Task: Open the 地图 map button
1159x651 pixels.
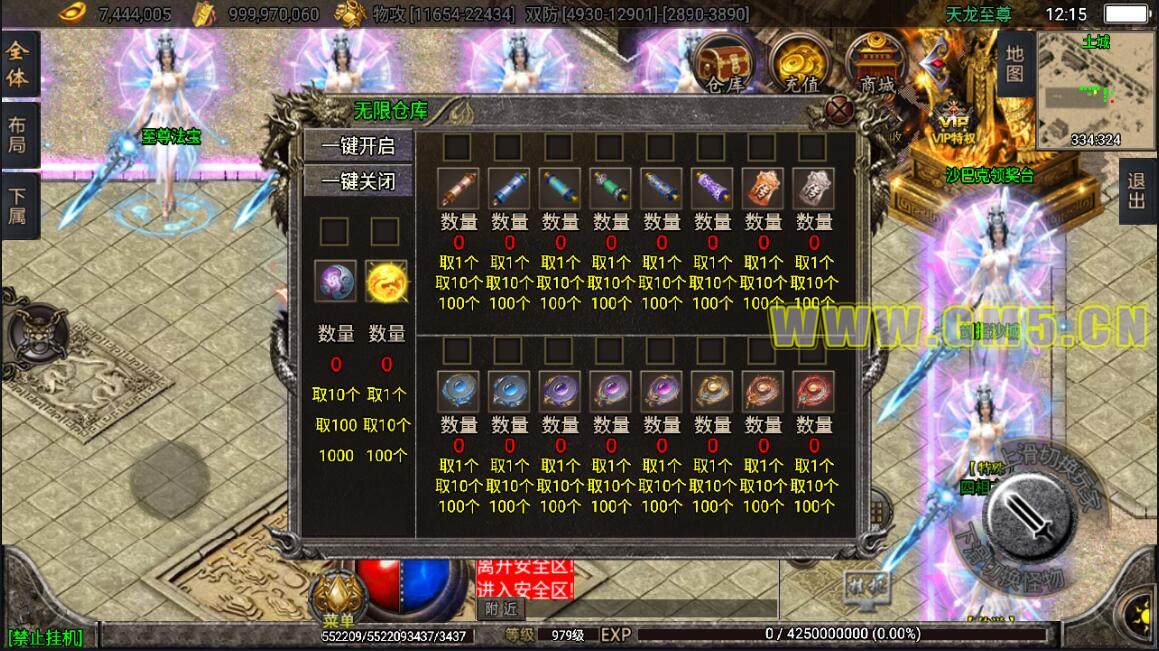Action: 1014,62
